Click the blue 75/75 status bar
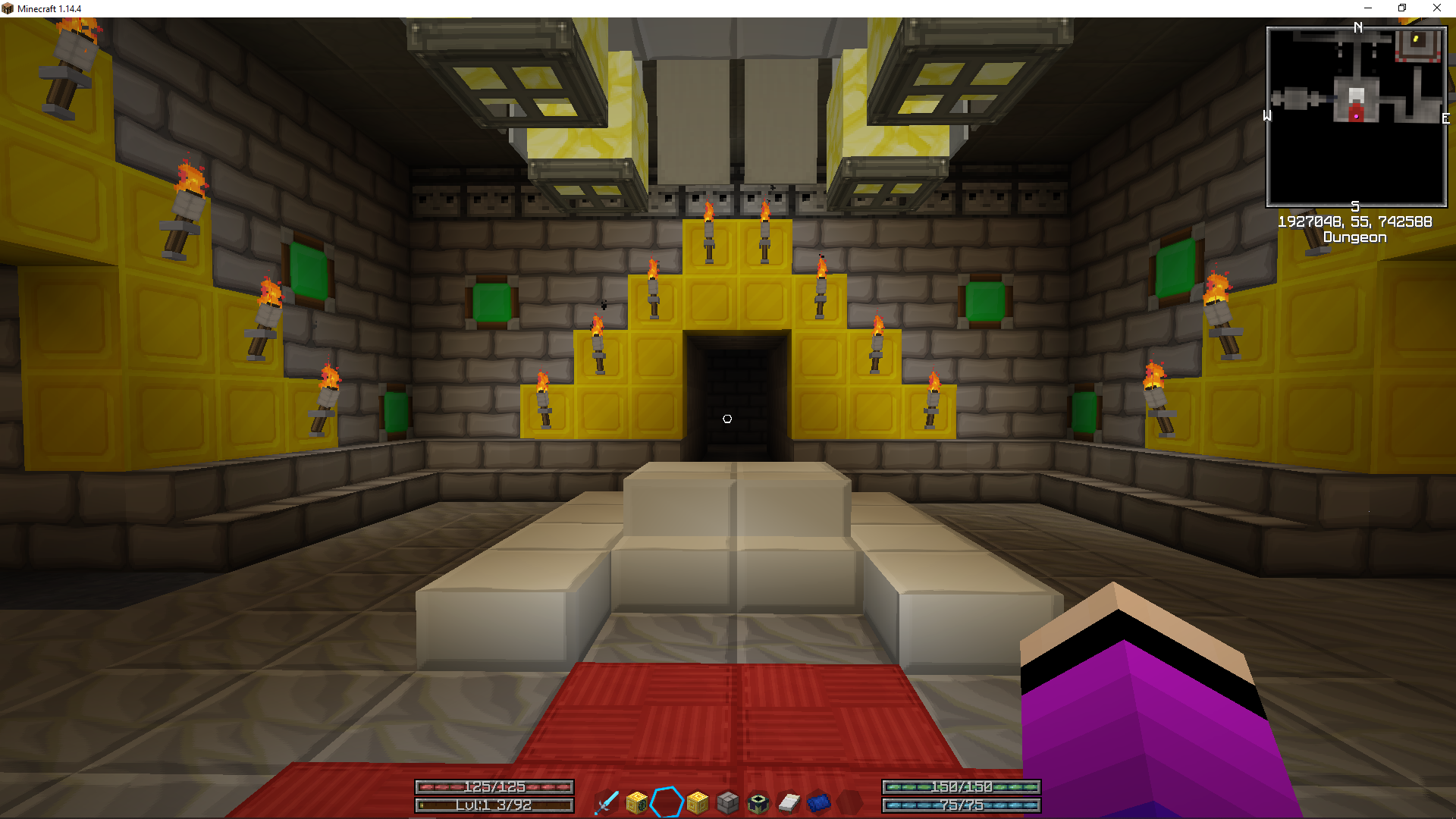 pos(960,805)
